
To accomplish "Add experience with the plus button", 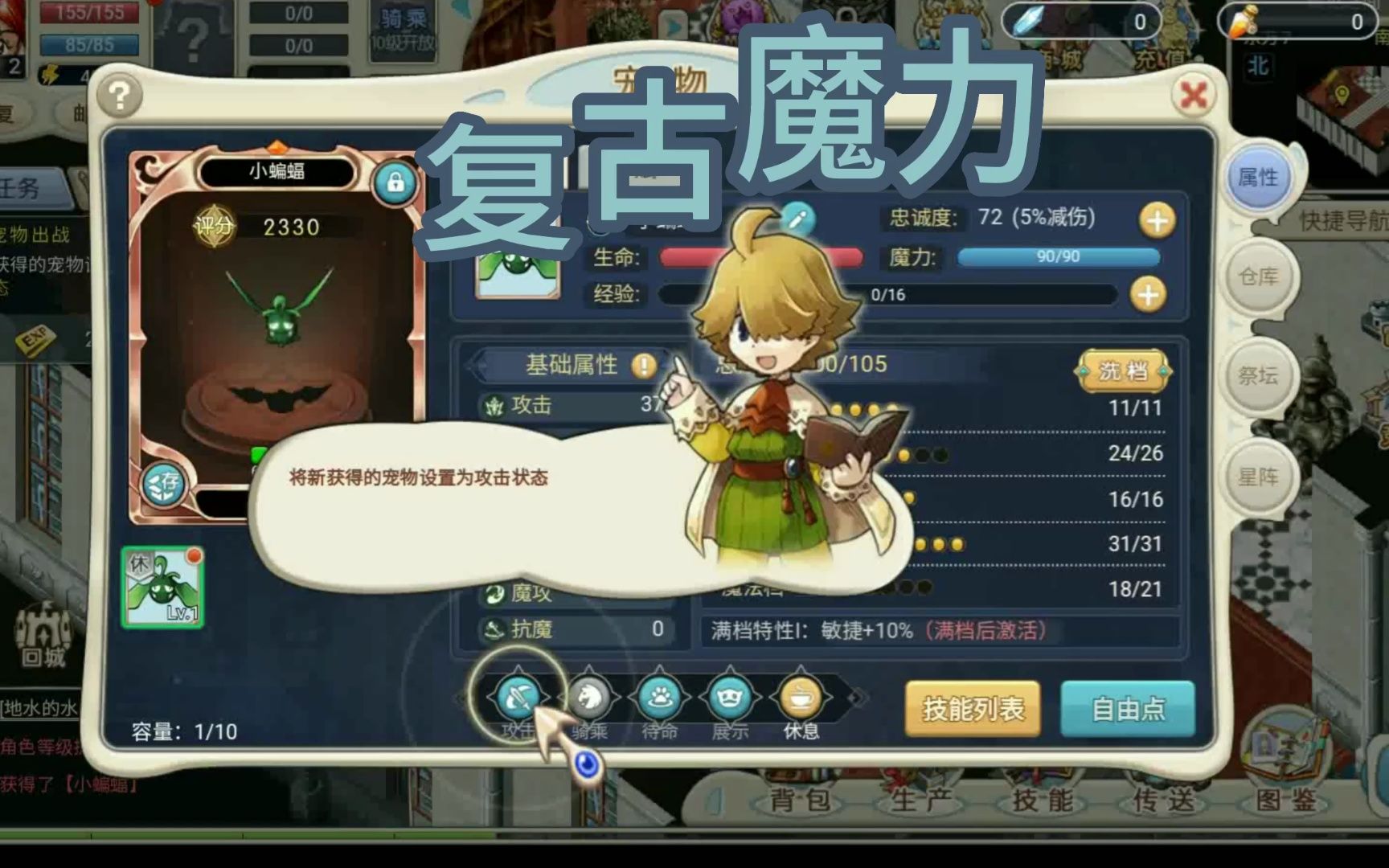I will (x=1148, y=295).
